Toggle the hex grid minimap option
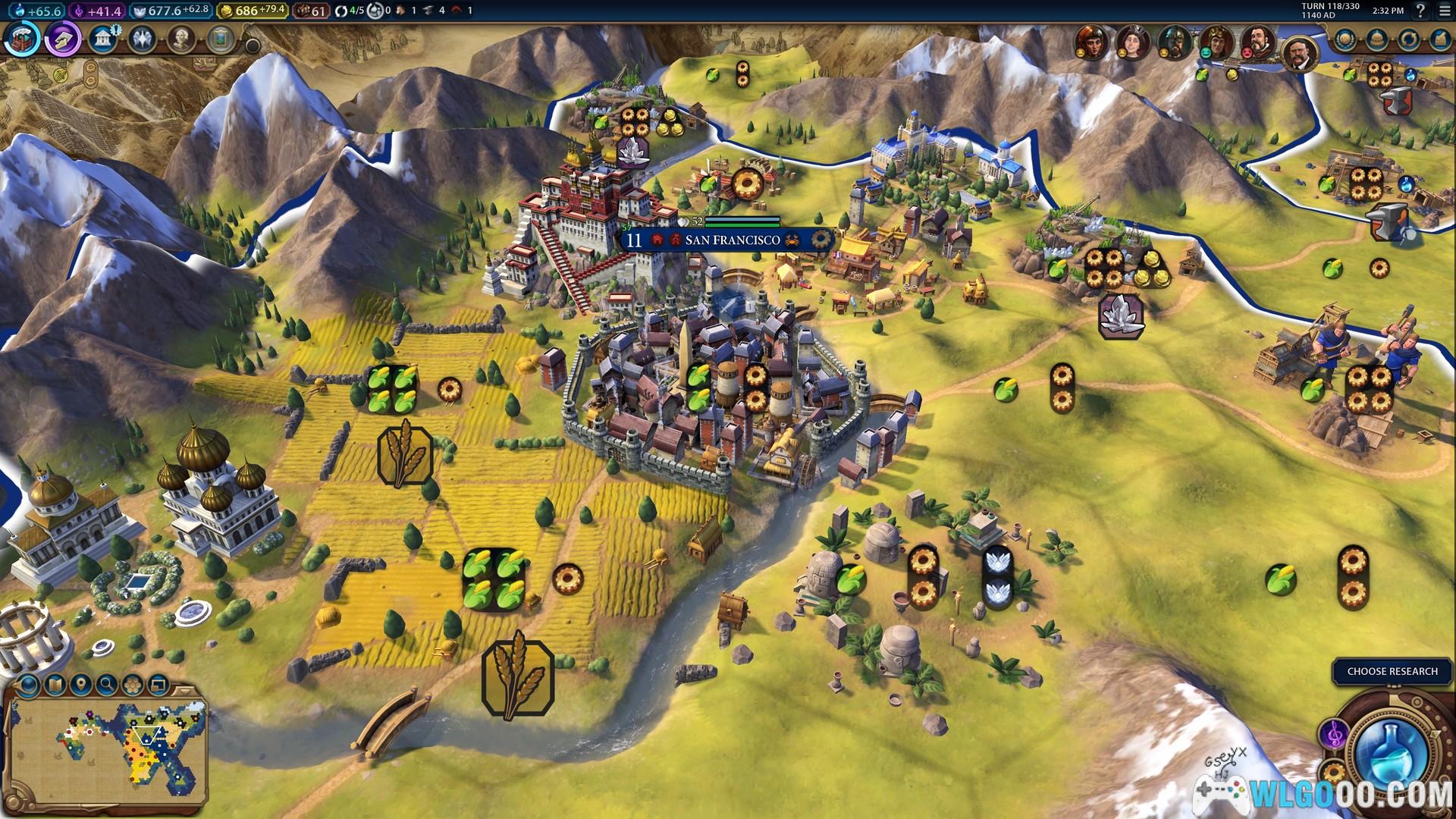The height and width of the screenshot is (819, 1456). pyautogui.click(x=133, y=686)
